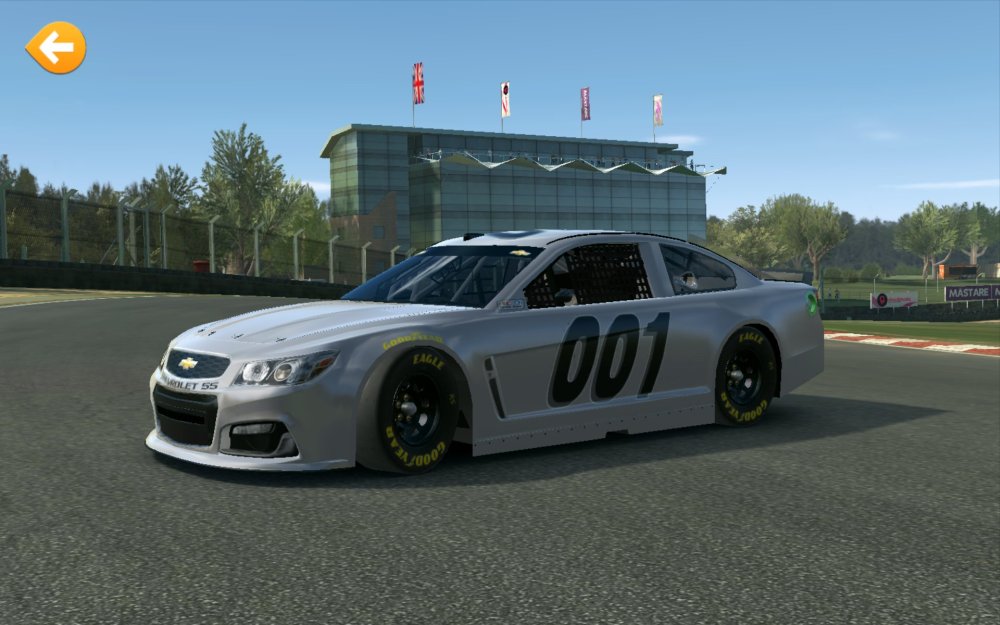Go back using the orange arrow button
1000x625 pixels.
coord(56,47)
